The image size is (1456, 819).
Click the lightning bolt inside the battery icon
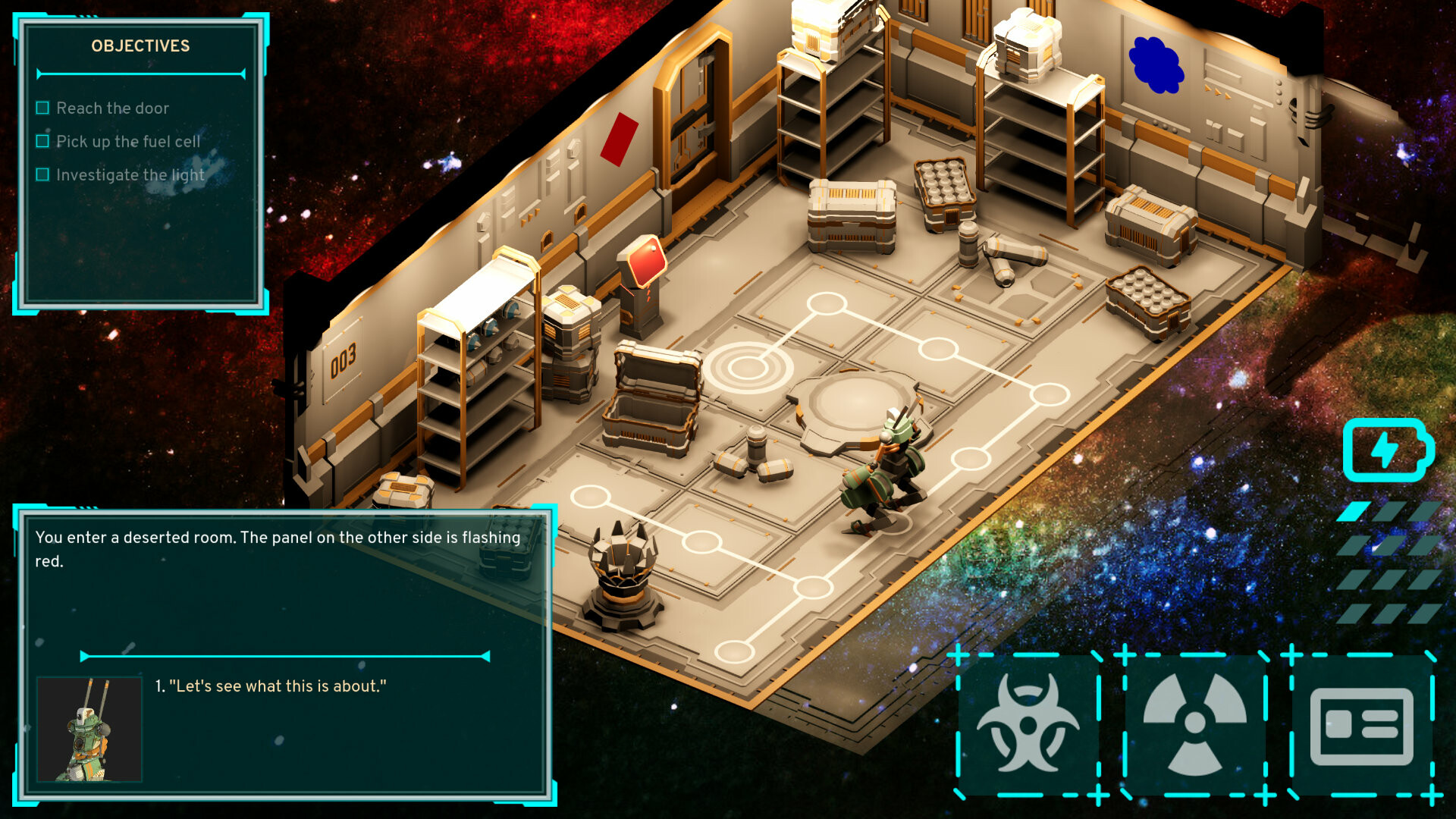point(1385,449)
